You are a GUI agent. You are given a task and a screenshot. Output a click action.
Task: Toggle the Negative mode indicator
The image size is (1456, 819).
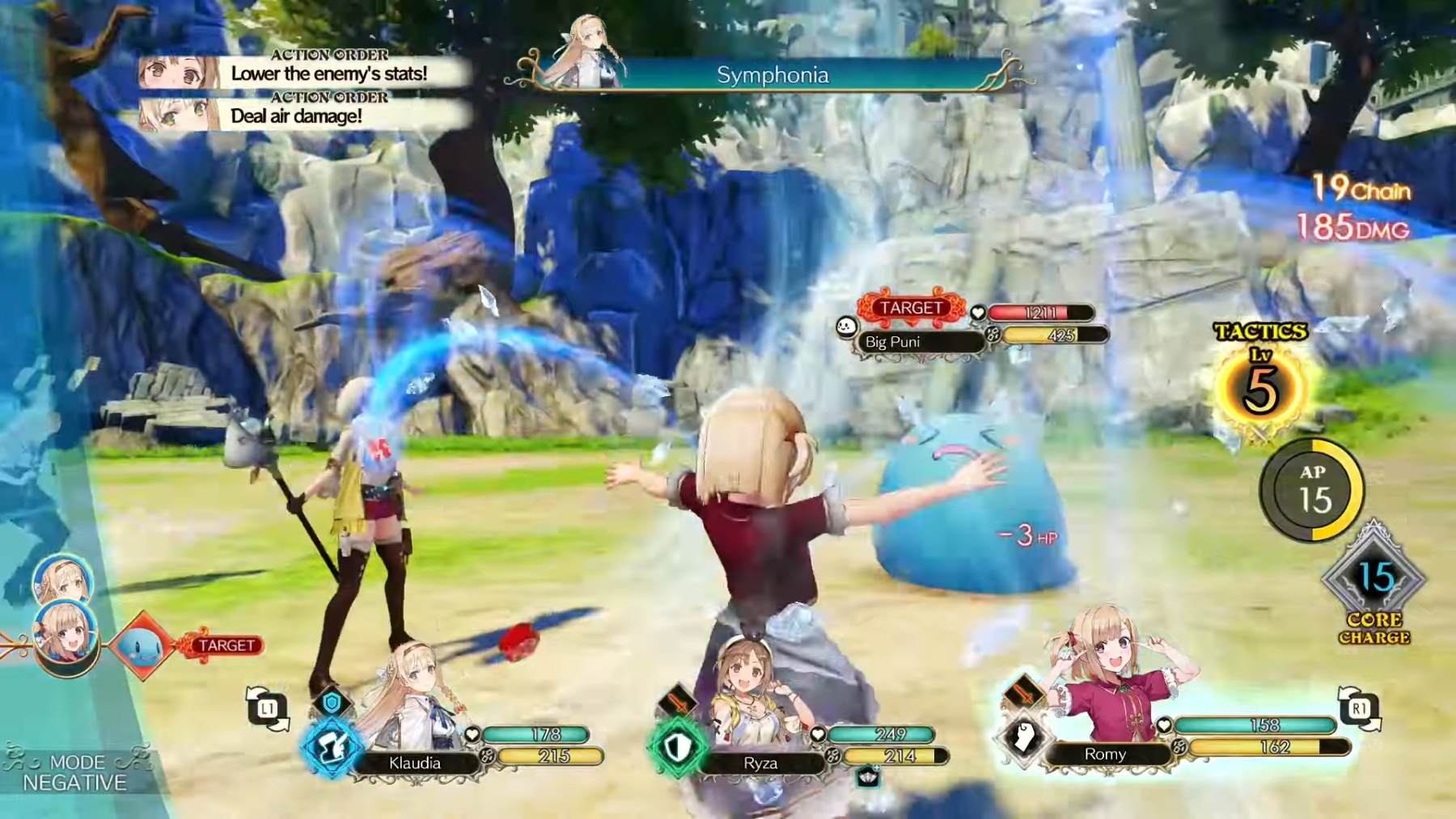75,772
